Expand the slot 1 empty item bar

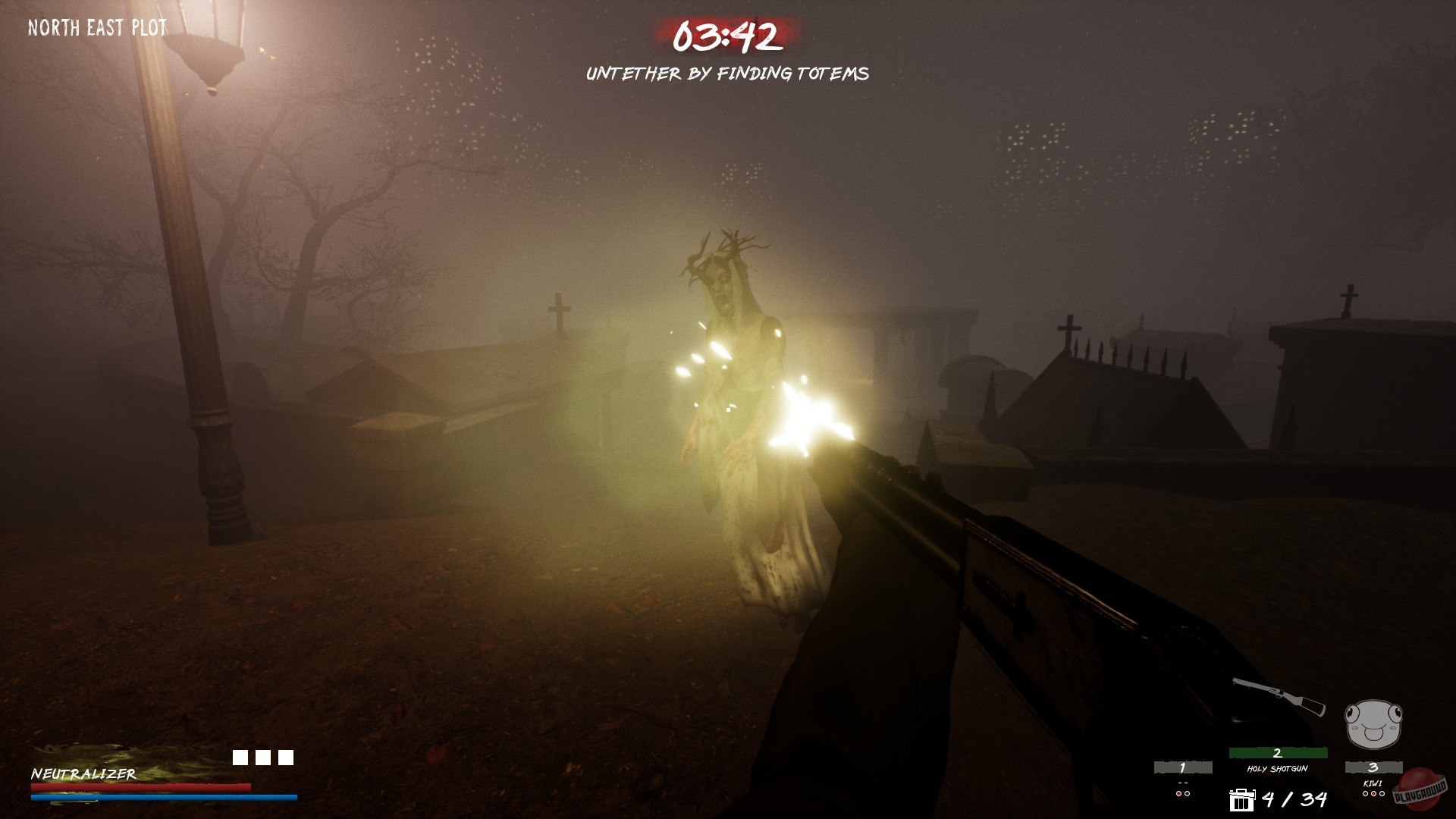[x=1182, y=768]
